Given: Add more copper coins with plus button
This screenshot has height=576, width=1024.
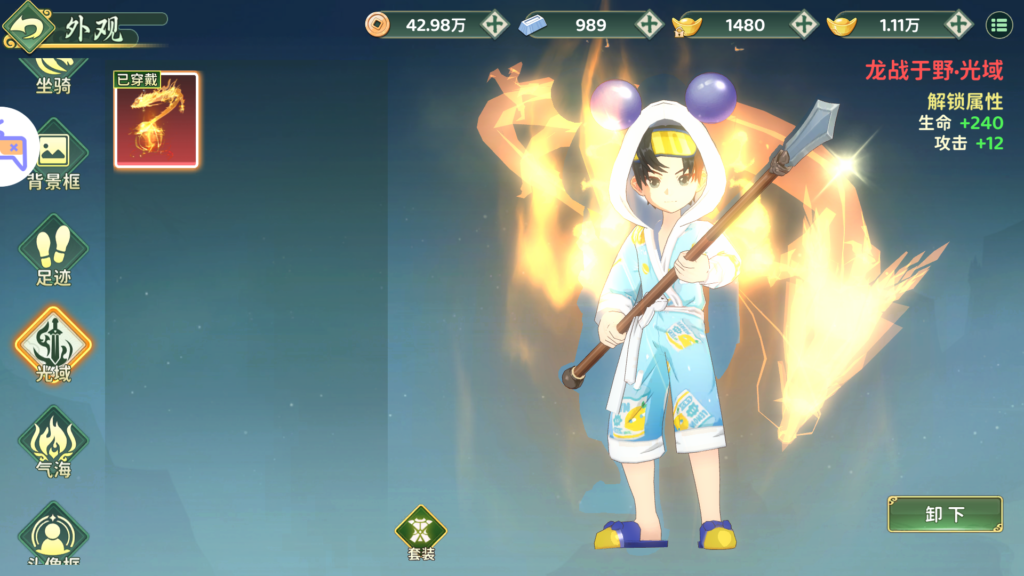Looking at the screenshot, I should point(495,24).
